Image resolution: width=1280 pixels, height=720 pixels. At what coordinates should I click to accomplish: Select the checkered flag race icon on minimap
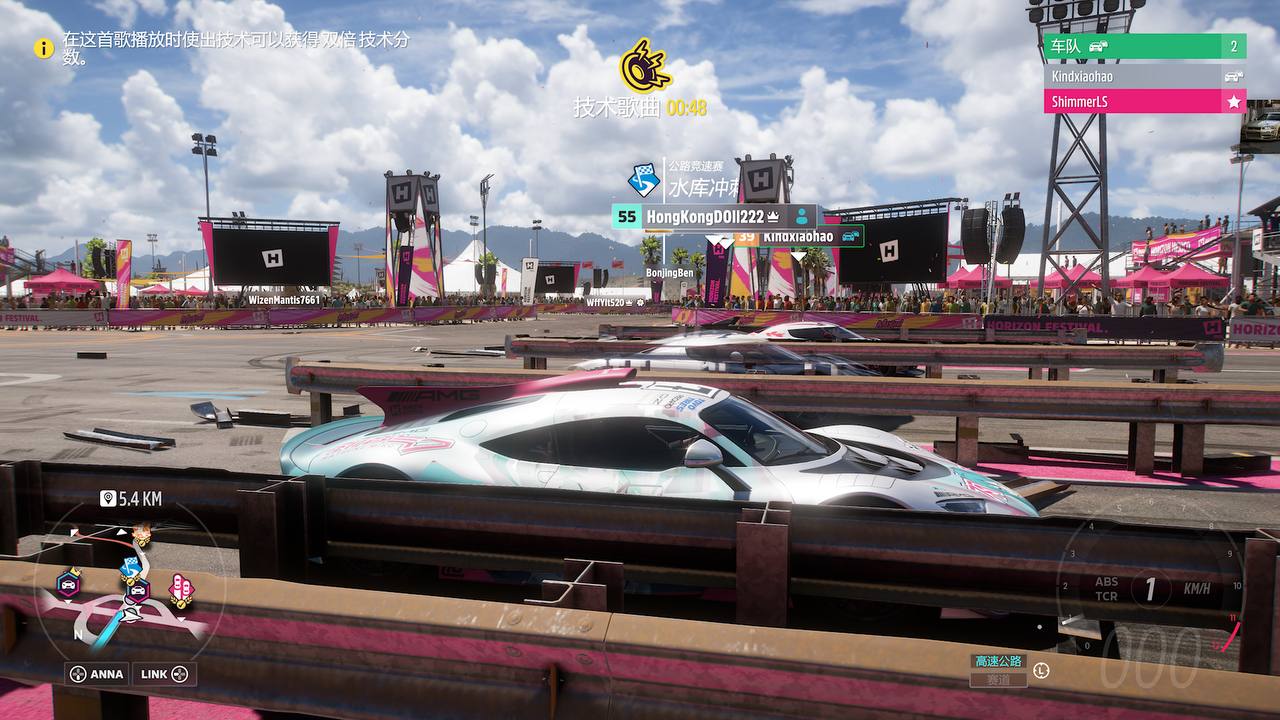pyautogui.click(x=130, y=568)
